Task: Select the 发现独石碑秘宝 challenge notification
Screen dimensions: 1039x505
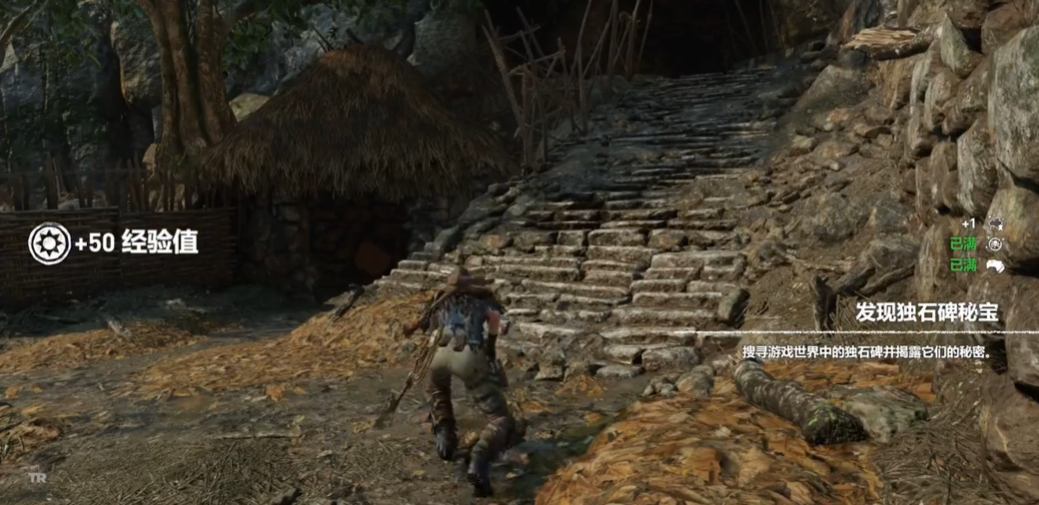Action: point(925,314)
